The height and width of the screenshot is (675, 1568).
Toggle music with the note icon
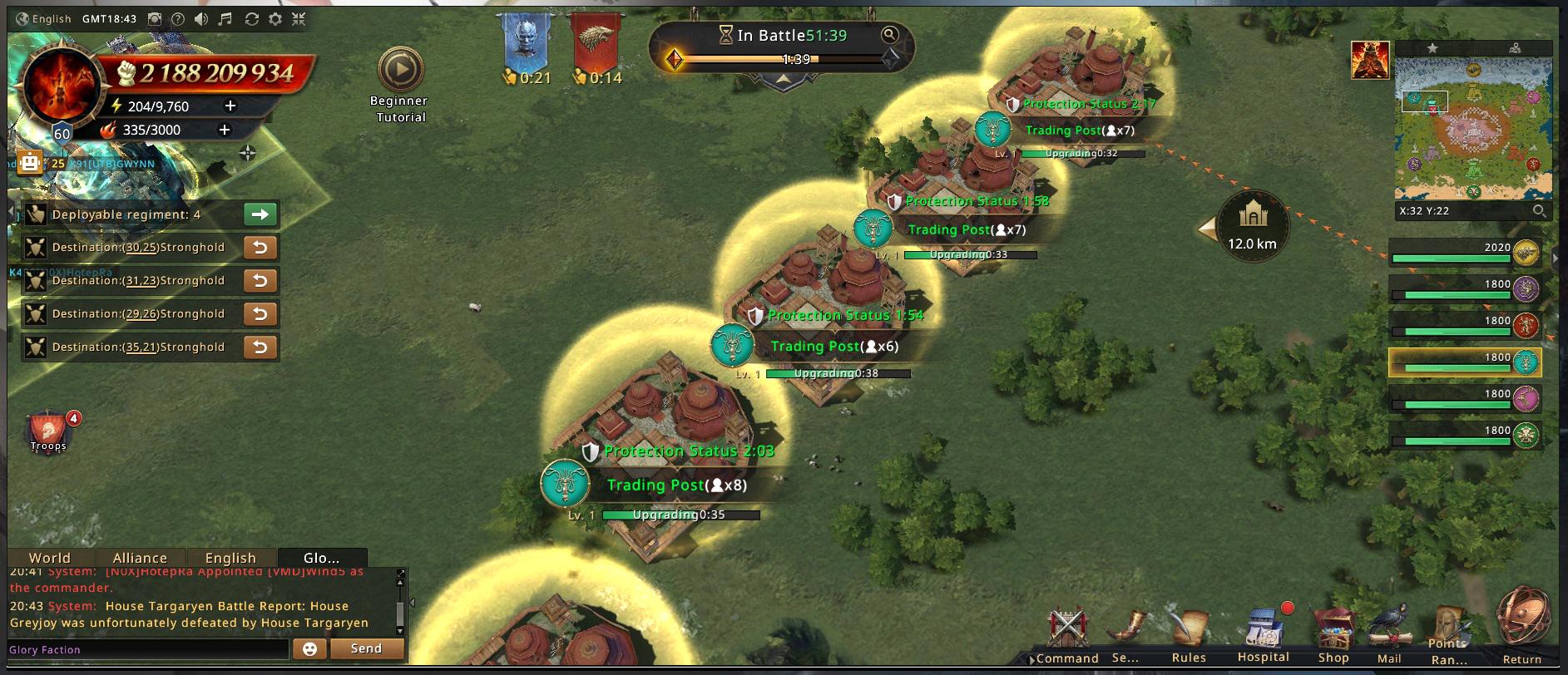[x=225, y=19]
